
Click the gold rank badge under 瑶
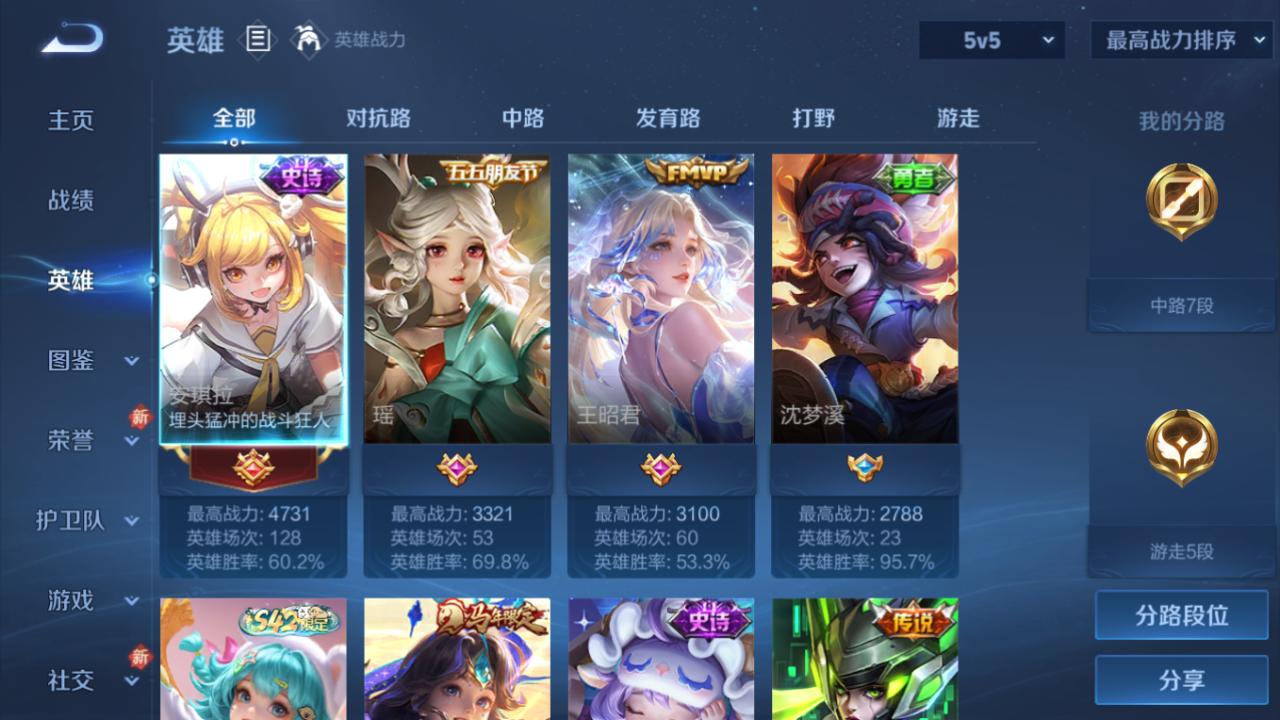[x=457, y=467]
